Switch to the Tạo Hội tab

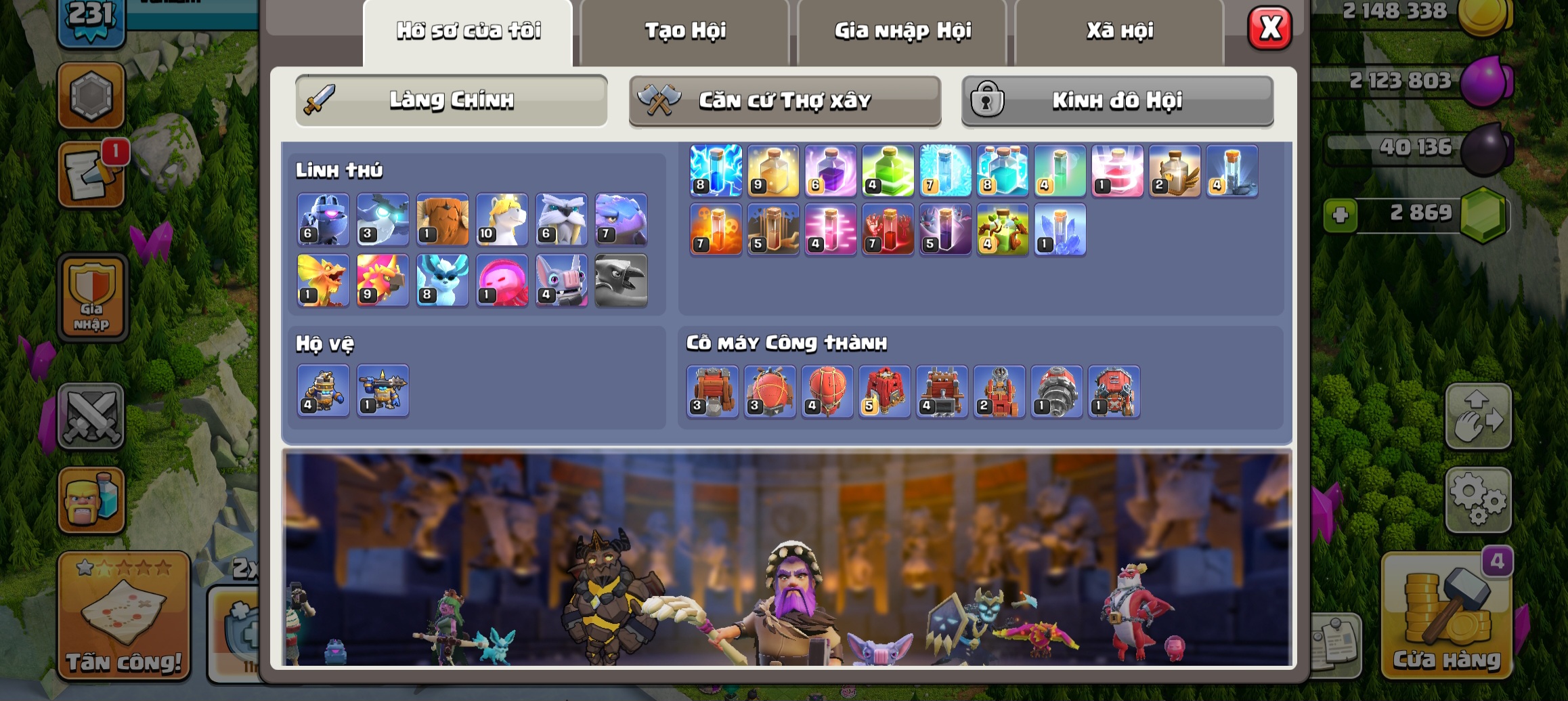(684, 31)
